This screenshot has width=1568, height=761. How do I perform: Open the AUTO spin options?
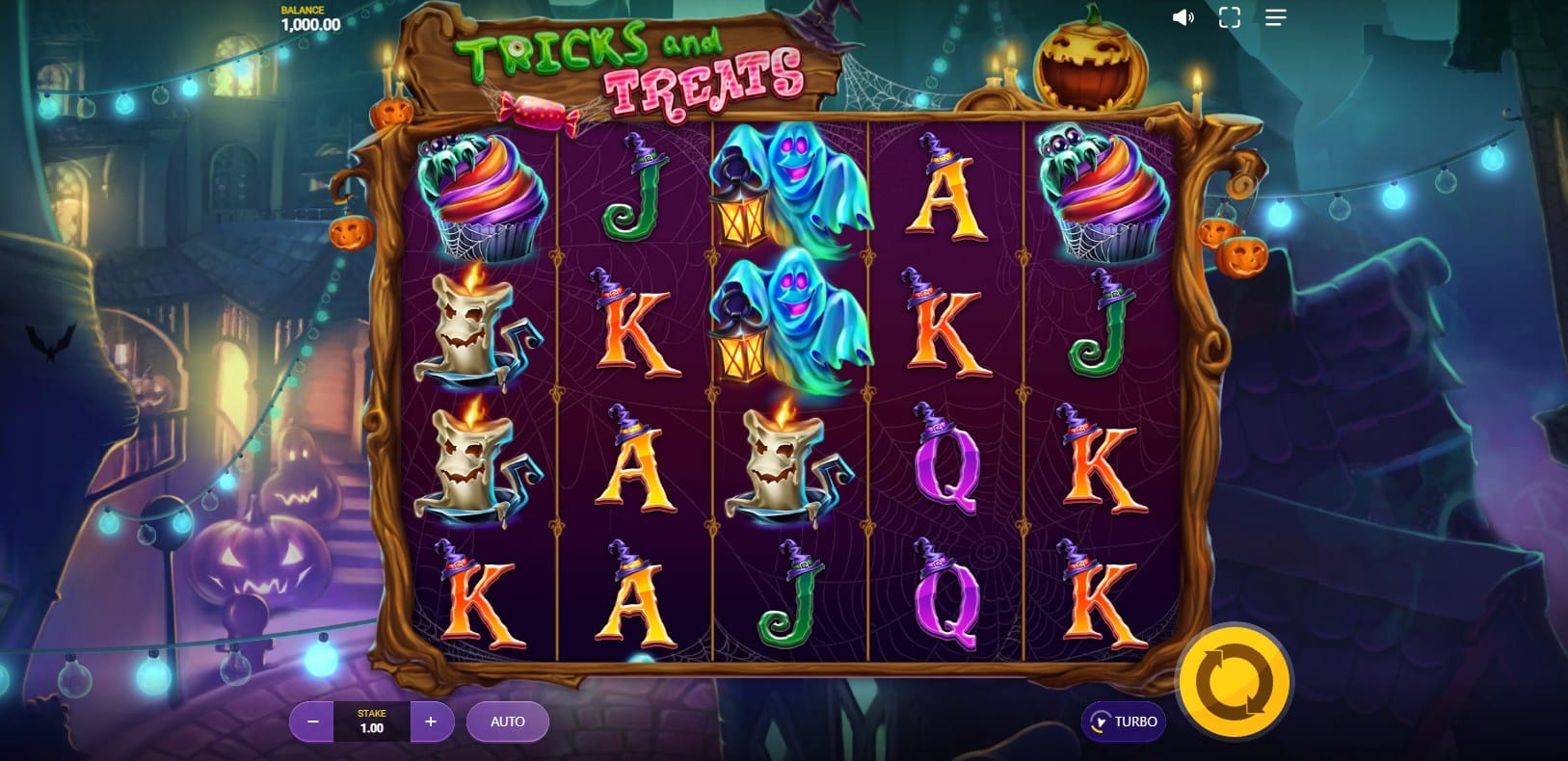[508, 722]
